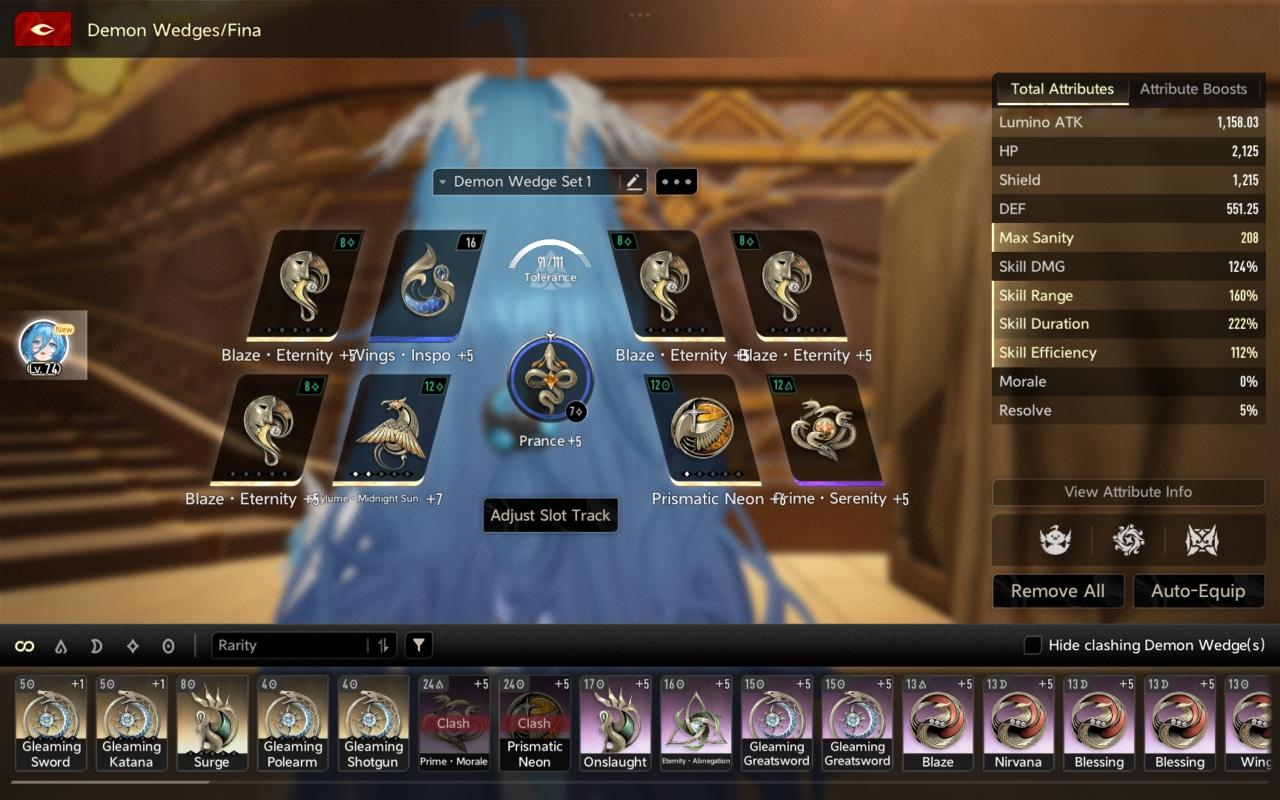Image resolution: width=1280 pixels, height=800 pixels.
Task: Select the Total Attributes tab
Action: [x=1061, y=89]
